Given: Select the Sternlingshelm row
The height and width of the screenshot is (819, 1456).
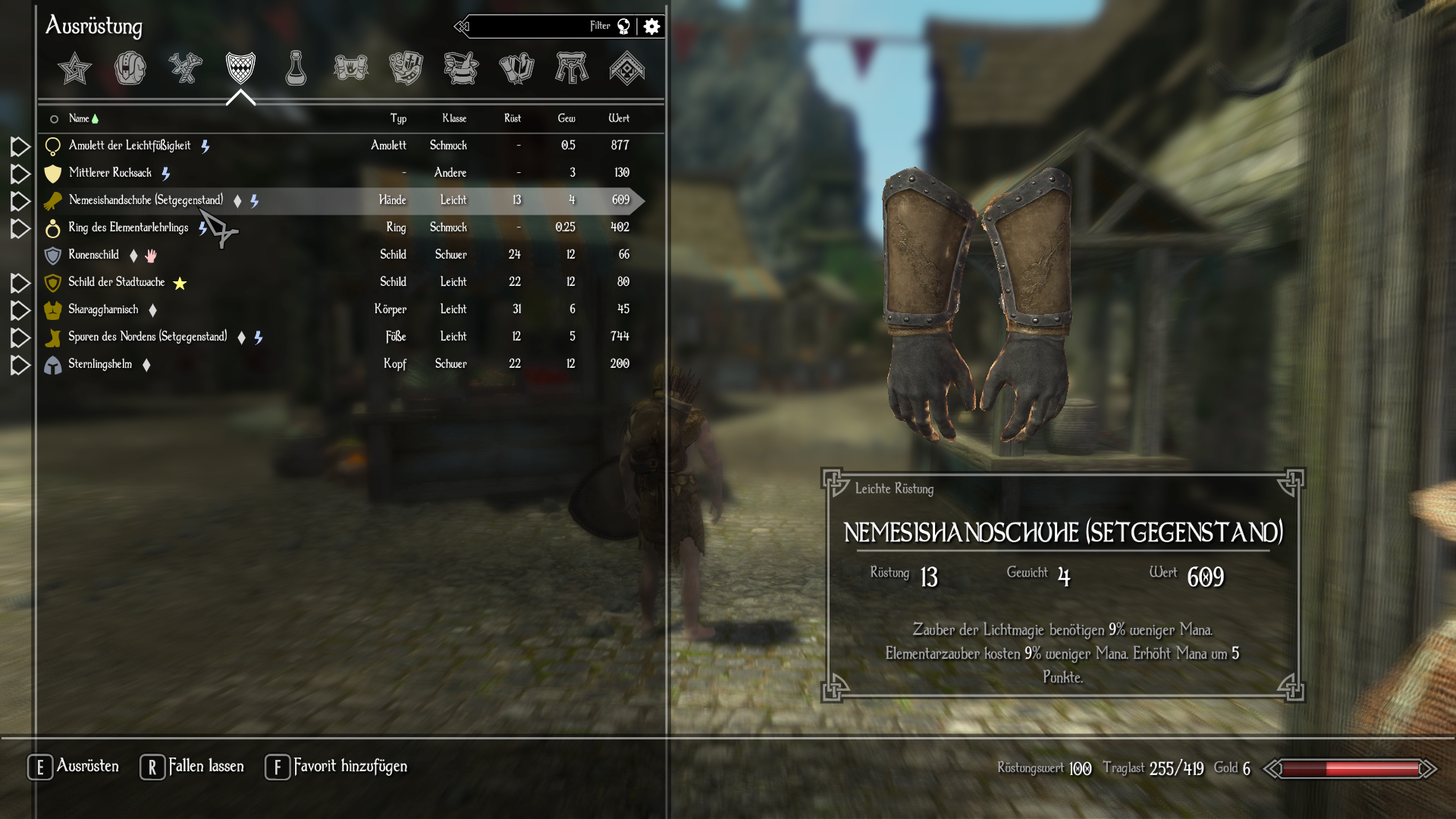Looking at the screenshot, I should pyautogui.click(x=100, y=364).
